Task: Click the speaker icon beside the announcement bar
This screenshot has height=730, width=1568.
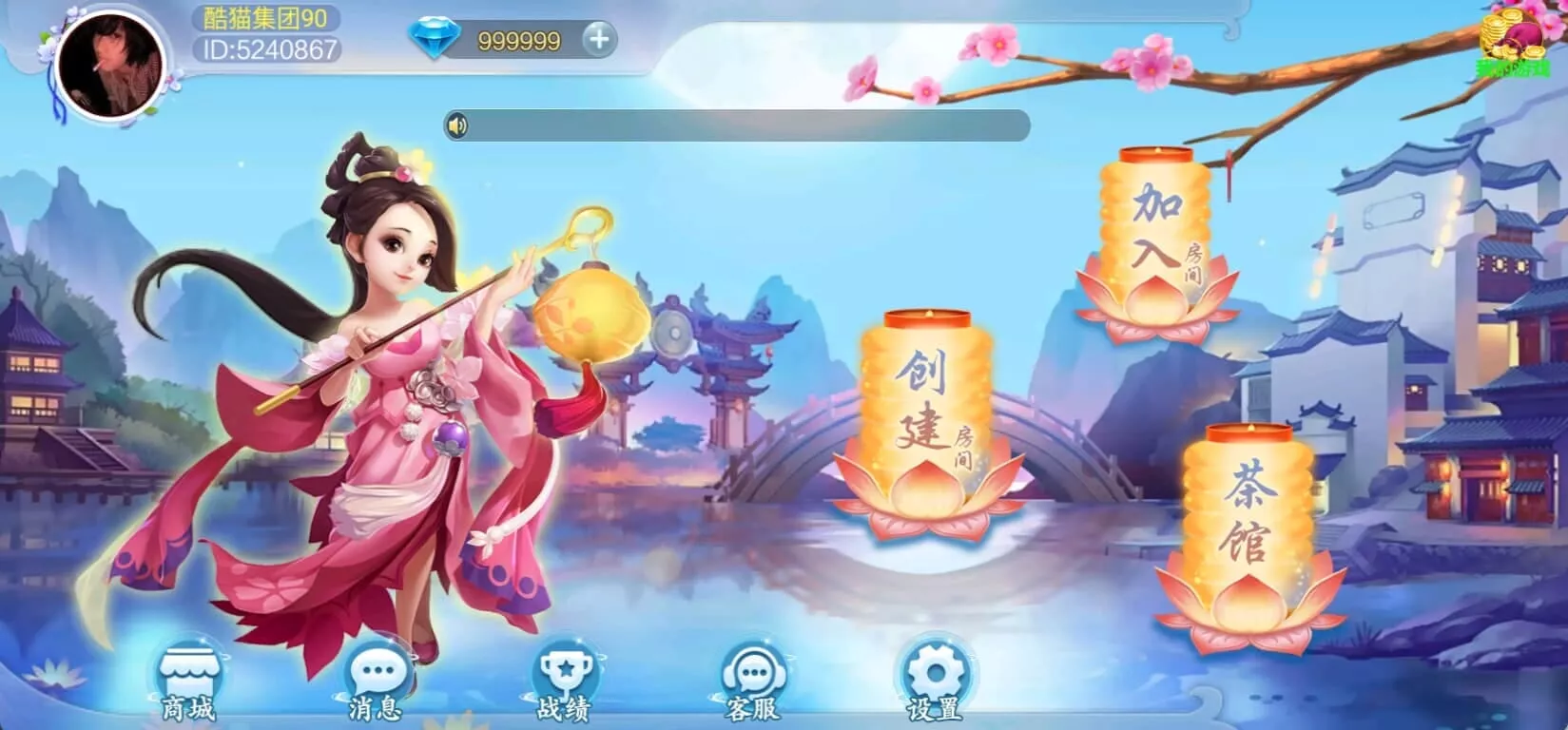Action: tap(456, 124)
